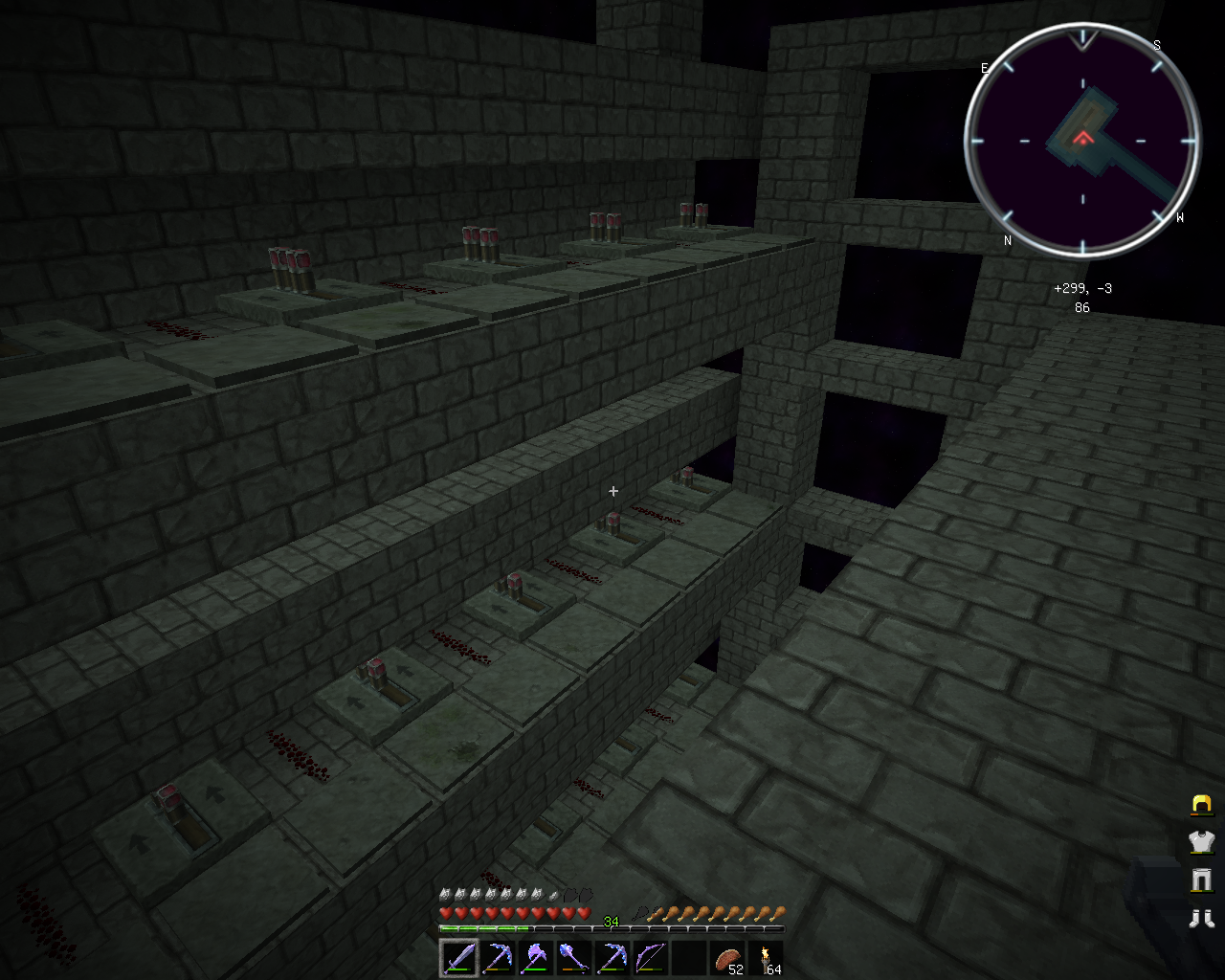Screen dimensions: 1225x980
Task: Select the purple sword hotbar slot
Action: tap(458, 957)
